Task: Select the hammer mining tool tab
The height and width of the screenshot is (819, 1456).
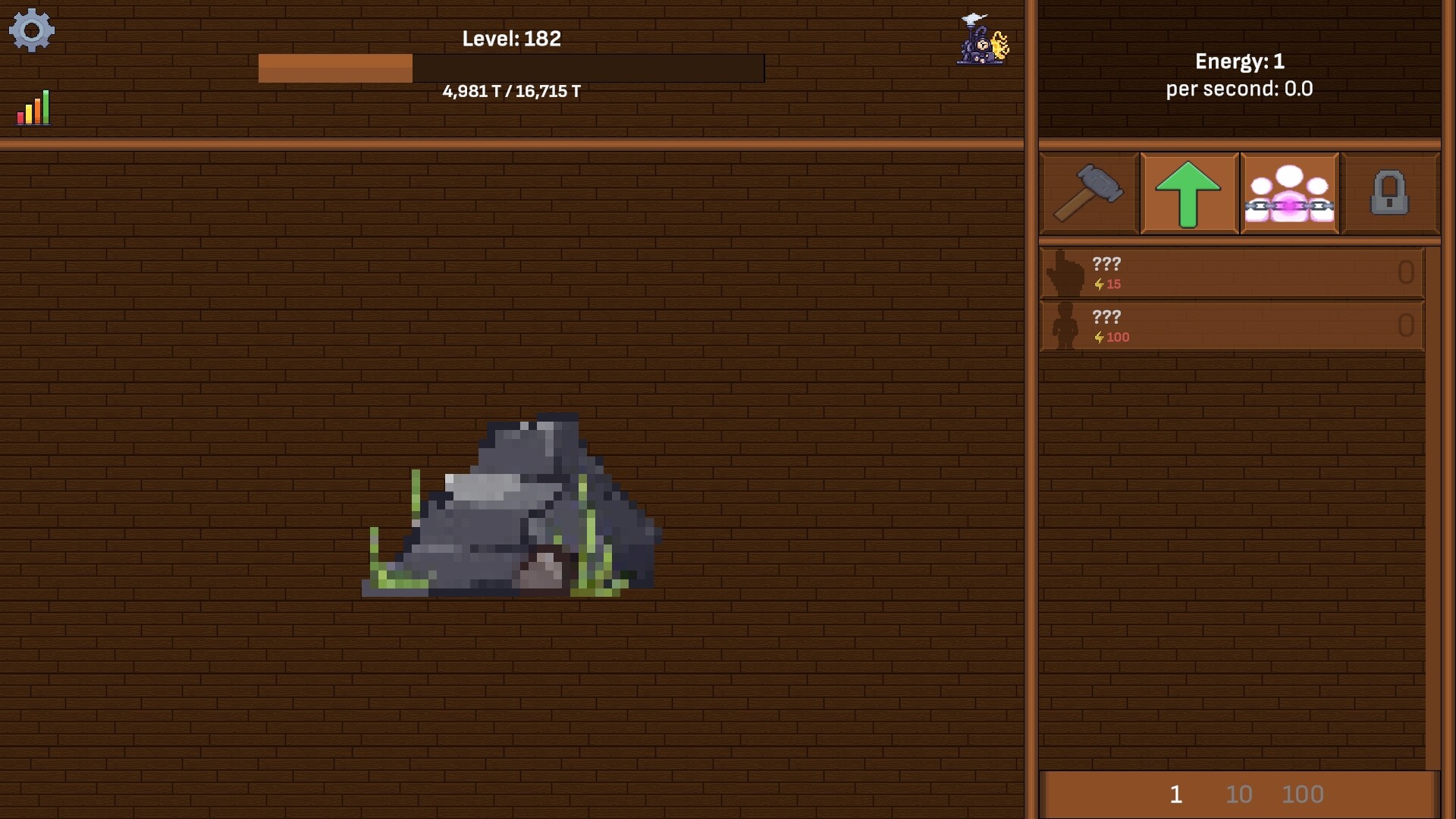Action: [1090, 193]
